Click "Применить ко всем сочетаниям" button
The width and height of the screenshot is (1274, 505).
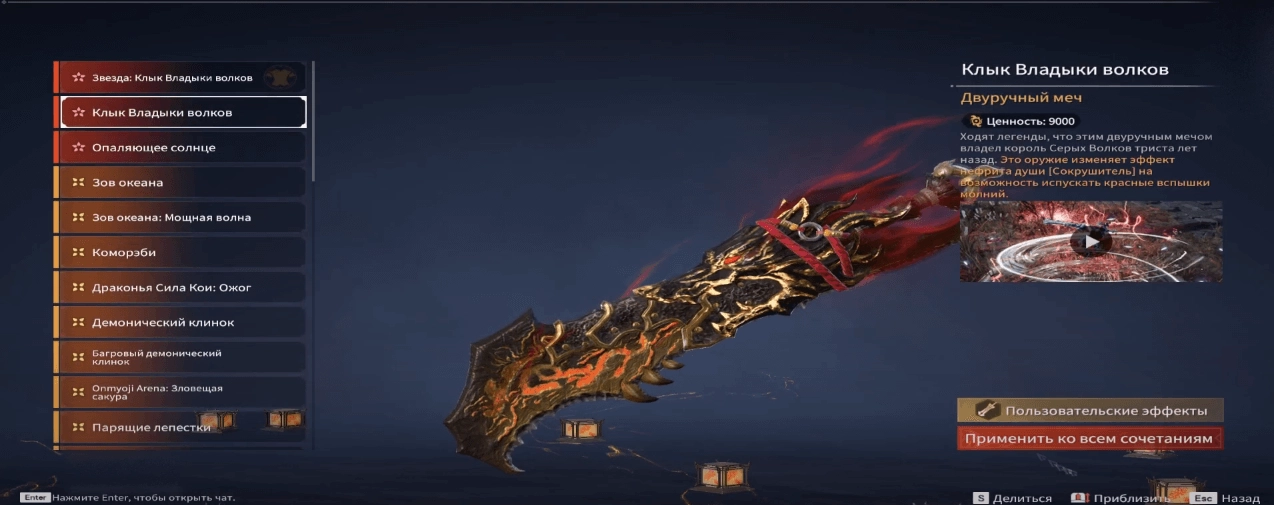click(x=1090, y=438)
